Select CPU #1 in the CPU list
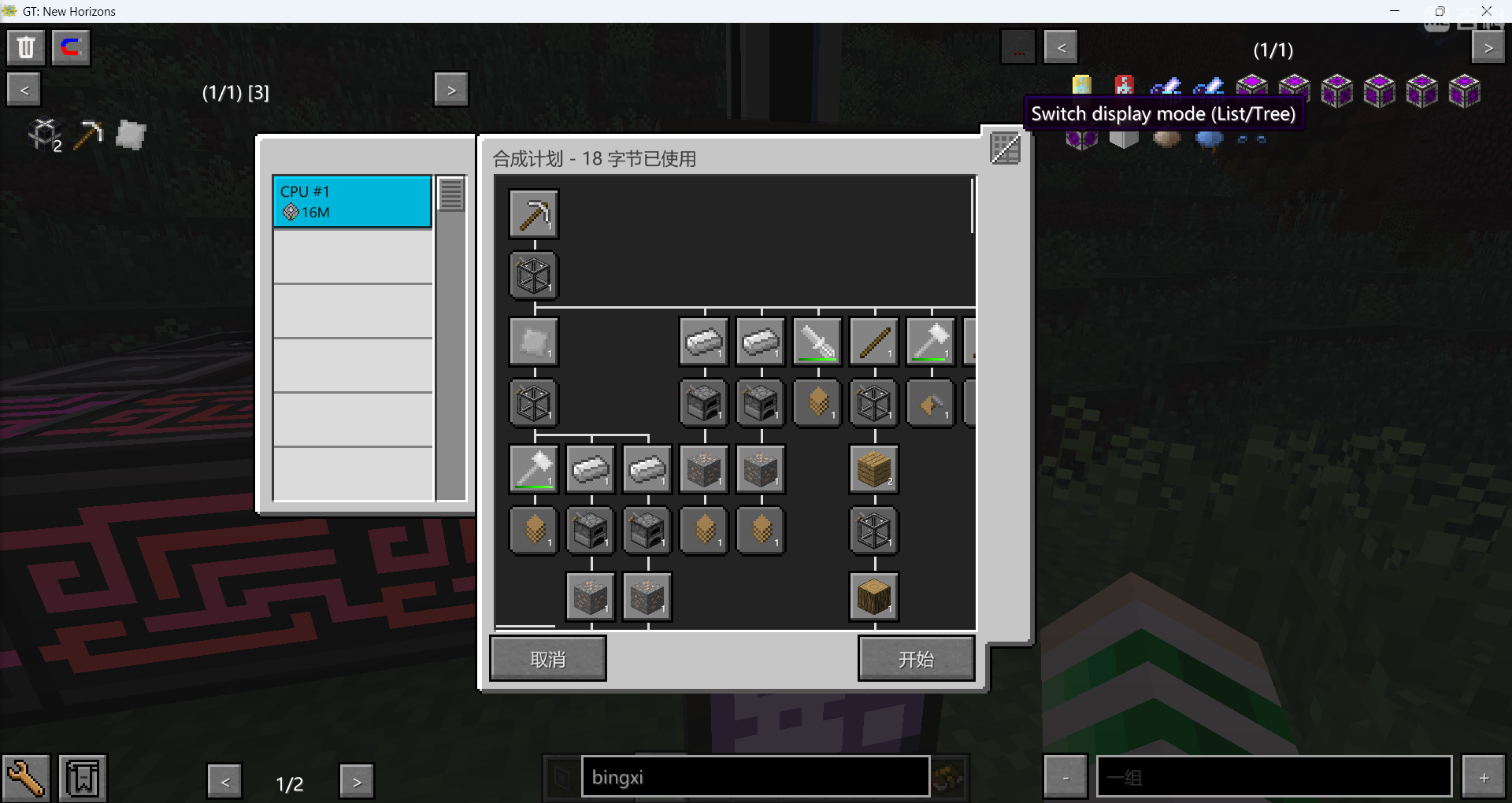Viewport: 1512px width, 803px height. pyautogui.click(x=352, y=202)
